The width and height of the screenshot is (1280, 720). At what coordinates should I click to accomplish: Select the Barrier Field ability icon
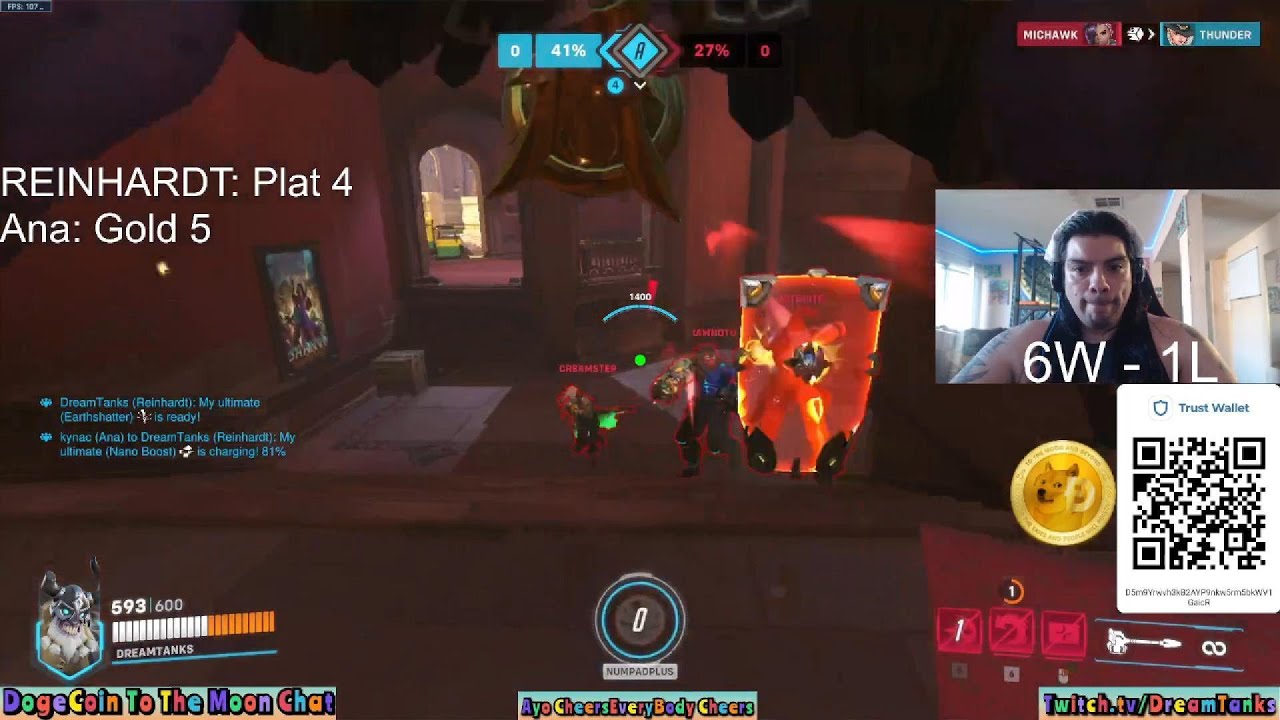coord(1064,633)
